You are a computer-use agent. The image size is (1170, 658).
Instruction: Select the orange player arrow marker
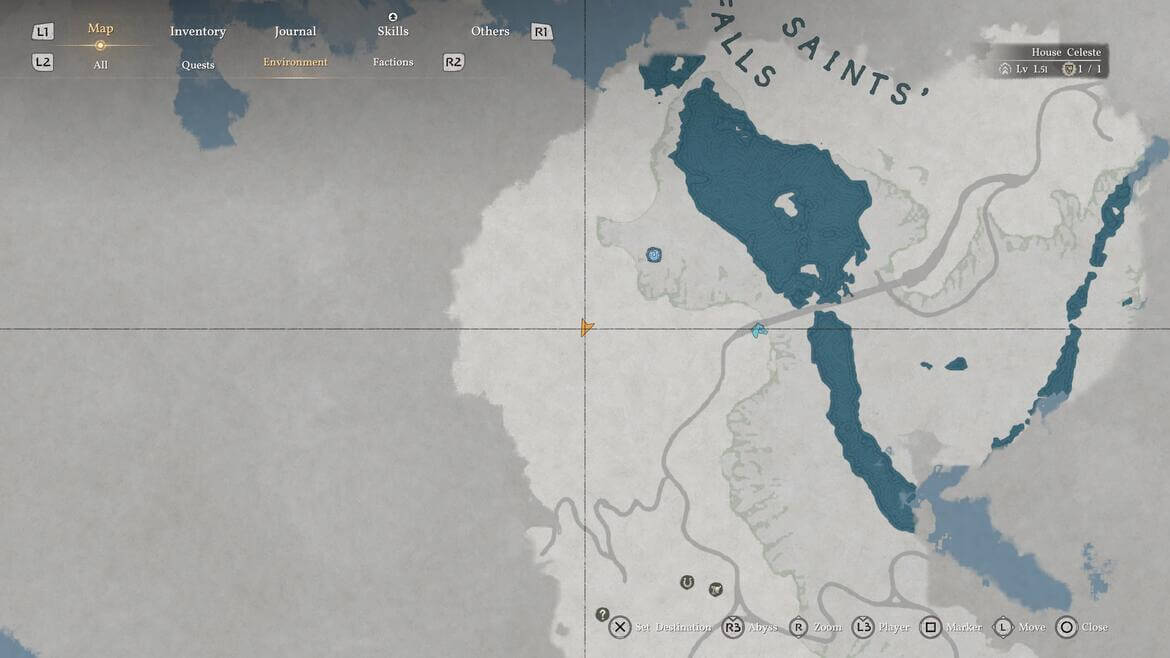[587, 328]
